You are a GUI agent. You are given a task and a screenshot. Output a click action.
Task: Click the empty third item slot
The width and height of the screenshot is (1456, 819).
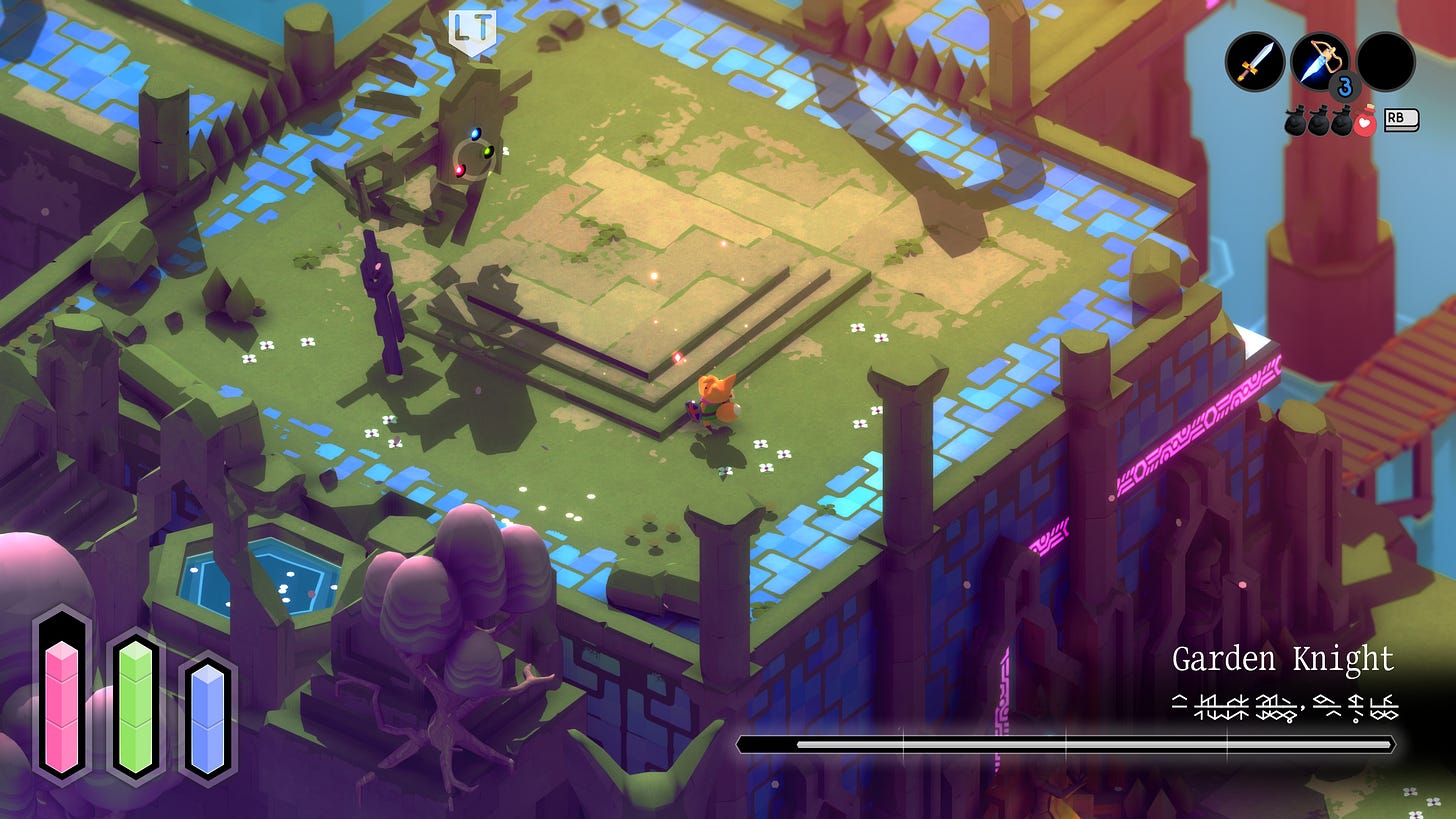(x=1386, y=62)
